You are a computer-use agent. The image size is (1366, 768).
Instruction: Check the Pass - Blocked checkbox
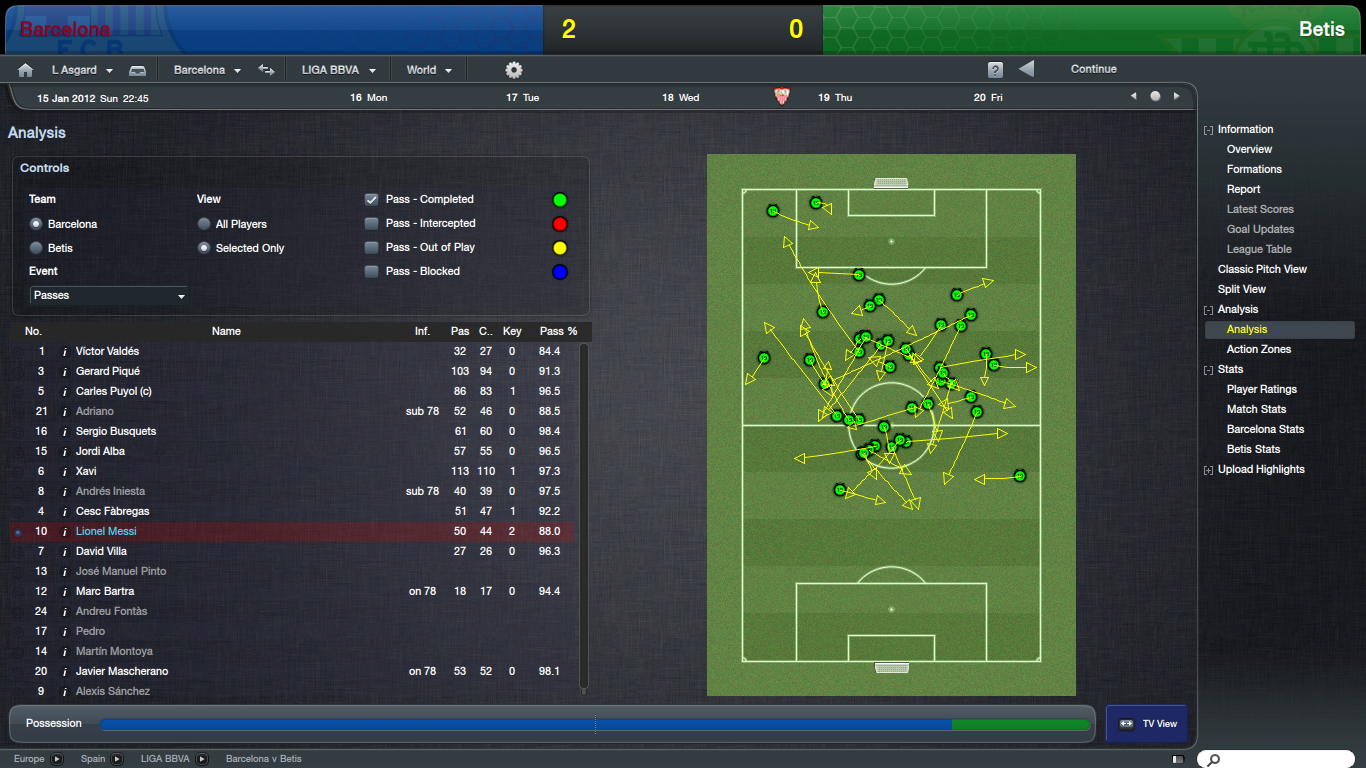[x=372, y=271]
